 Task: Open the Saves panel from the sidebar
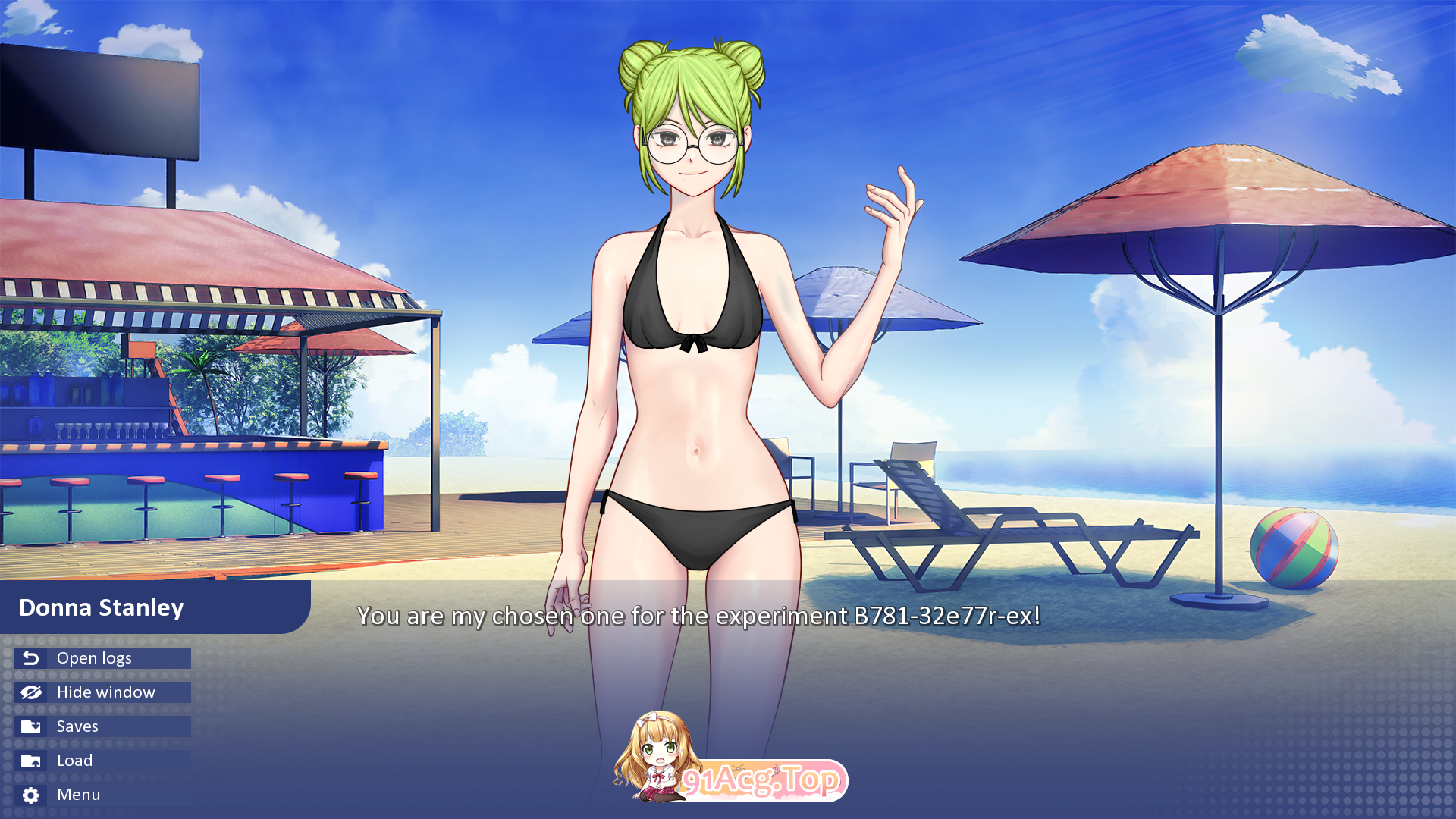point(77,726)
